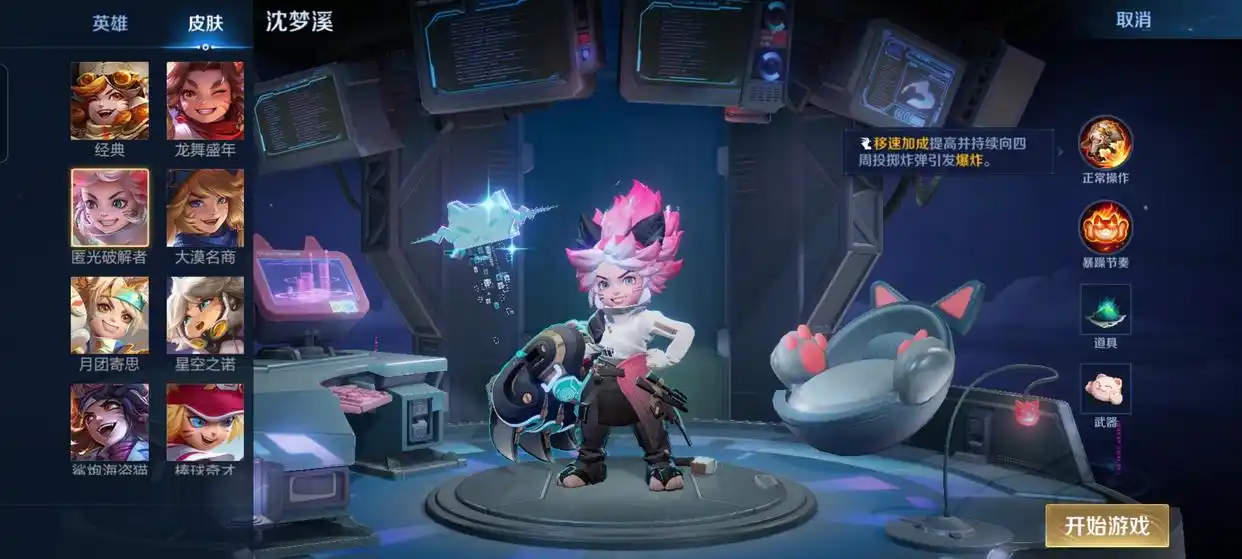
Task: Choose the 经典 skin thumbnail
Action: [x=110, y=101]
